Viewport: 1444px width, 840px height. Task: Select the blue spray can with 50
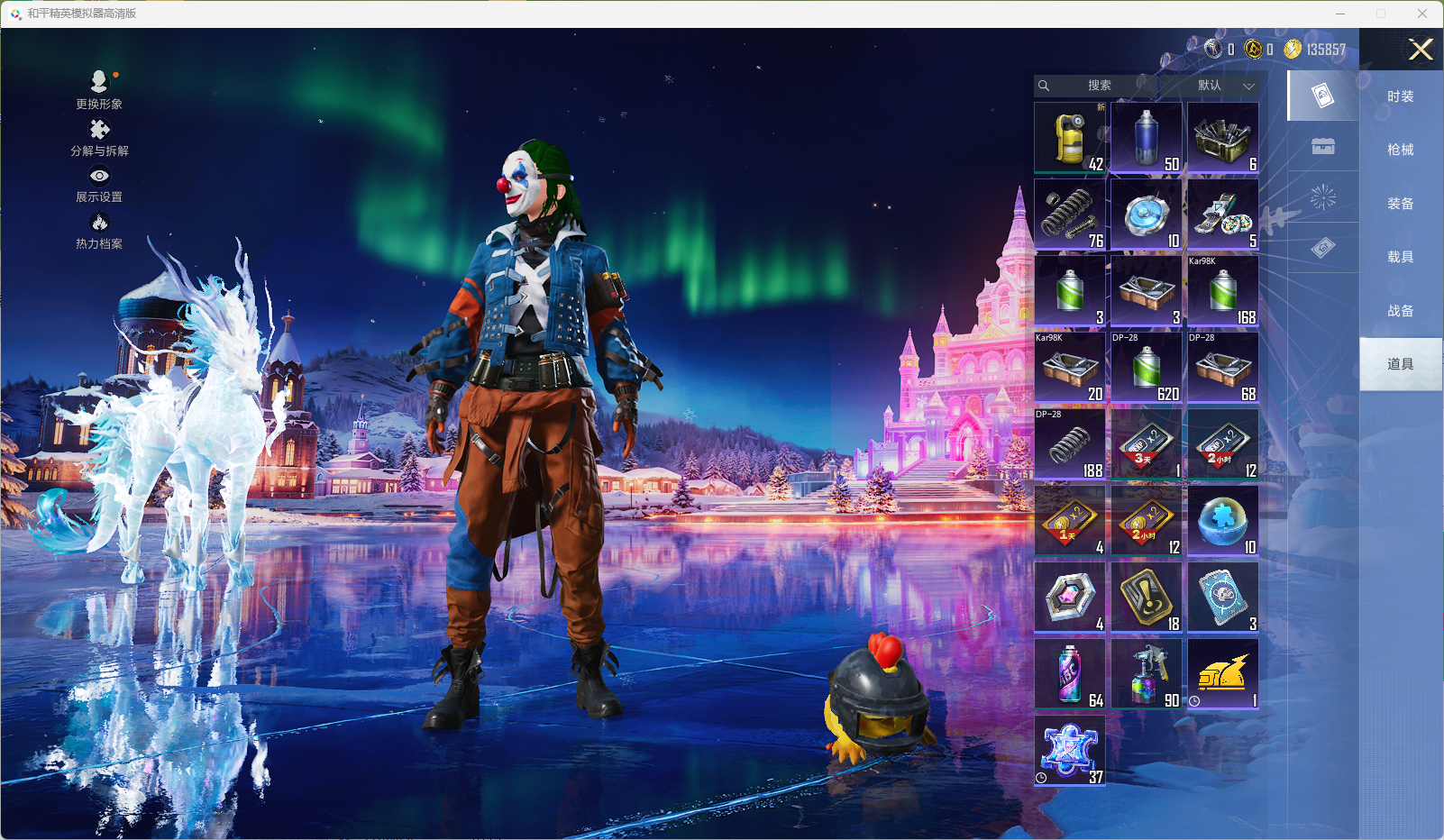[x=1147, y=137]
